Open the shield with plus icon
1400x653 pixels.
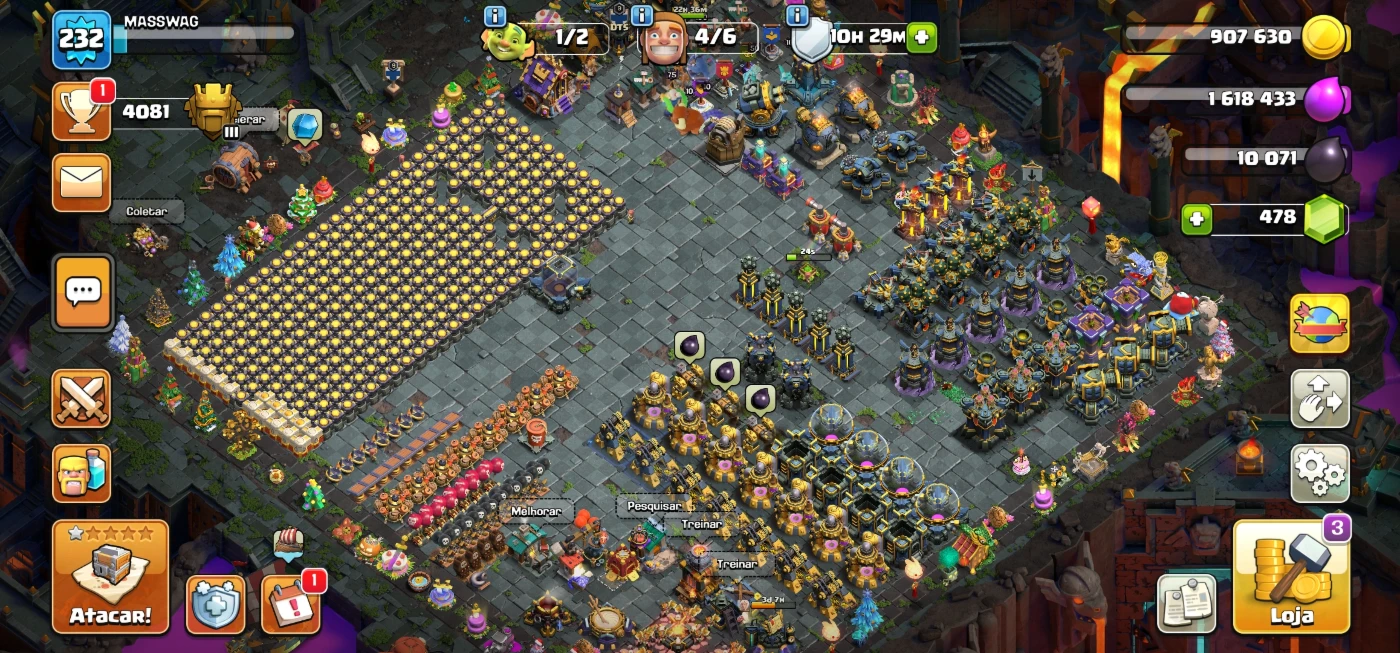216,604
